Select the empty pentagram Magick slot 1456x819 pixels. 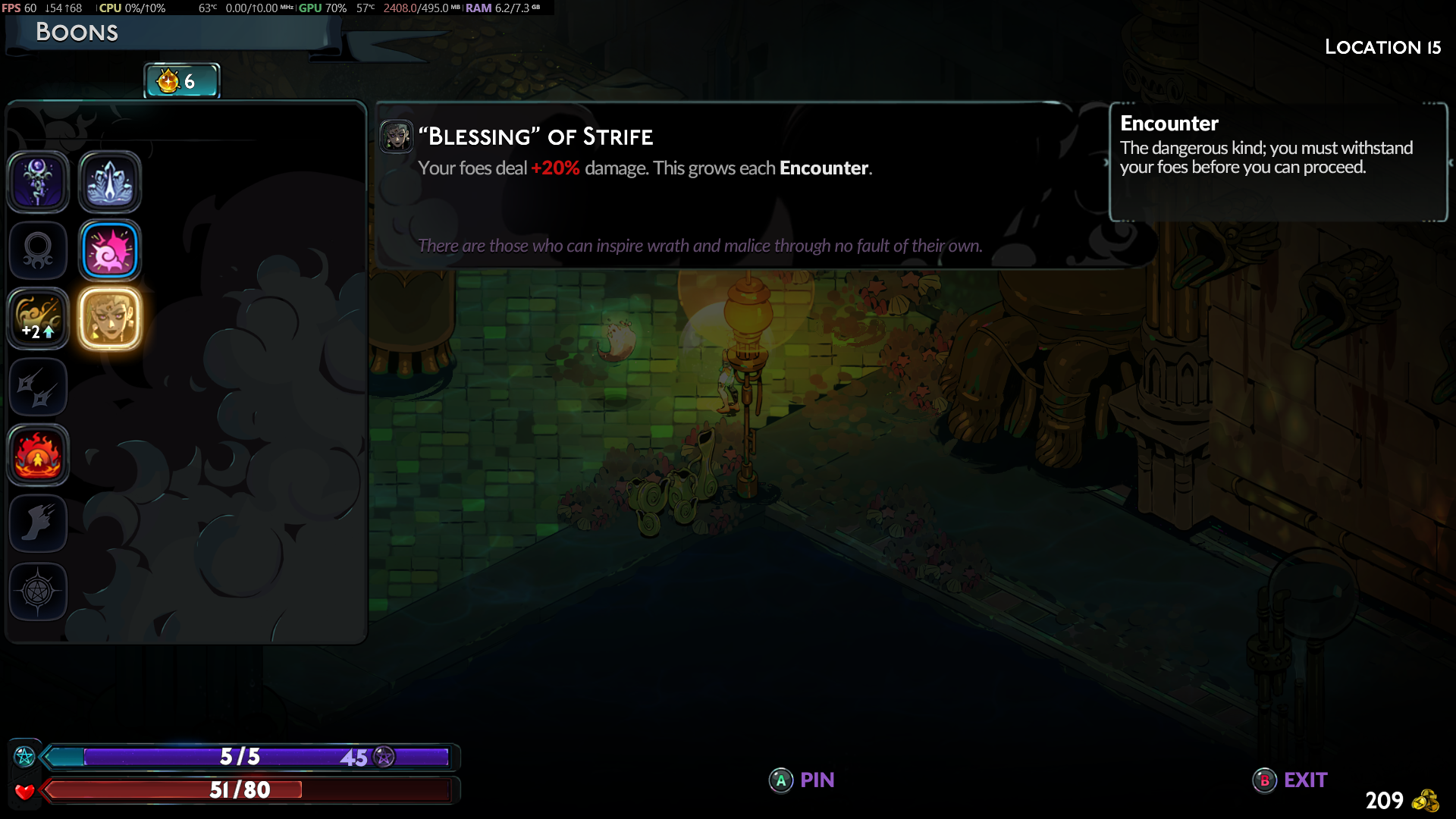click(x=38, y=591)
